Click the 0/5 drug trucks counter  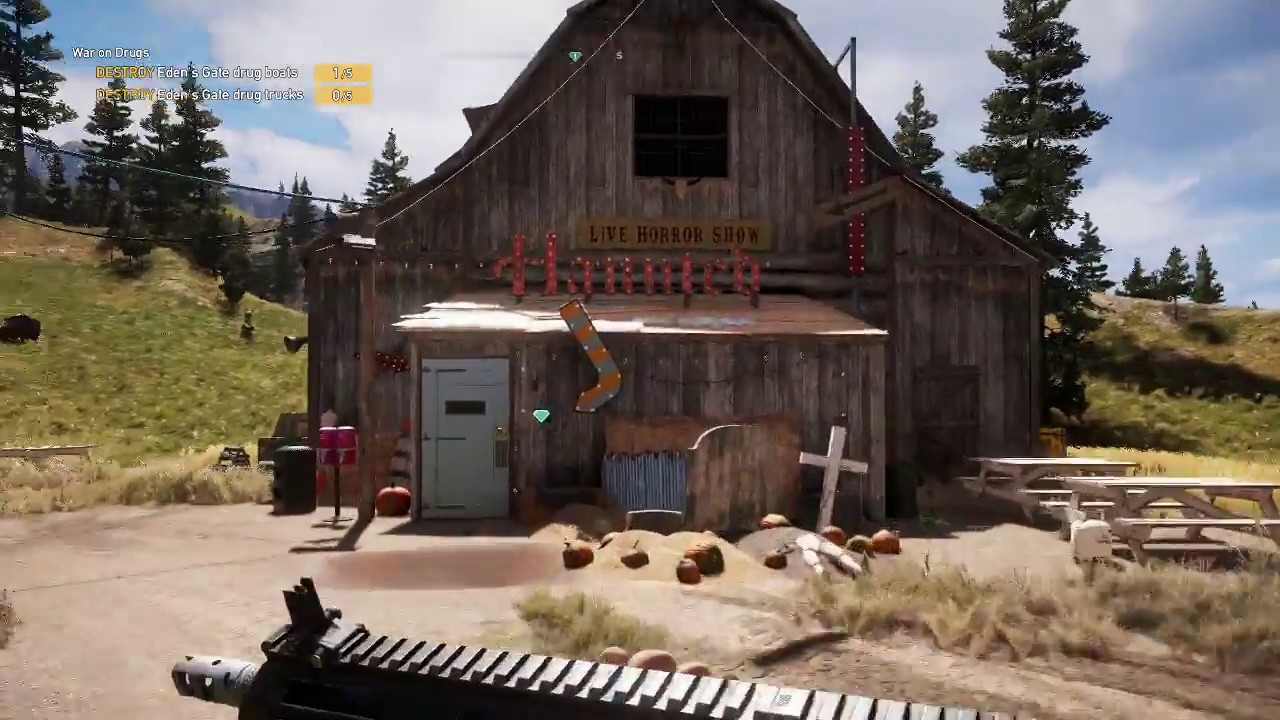click(340, 95)
